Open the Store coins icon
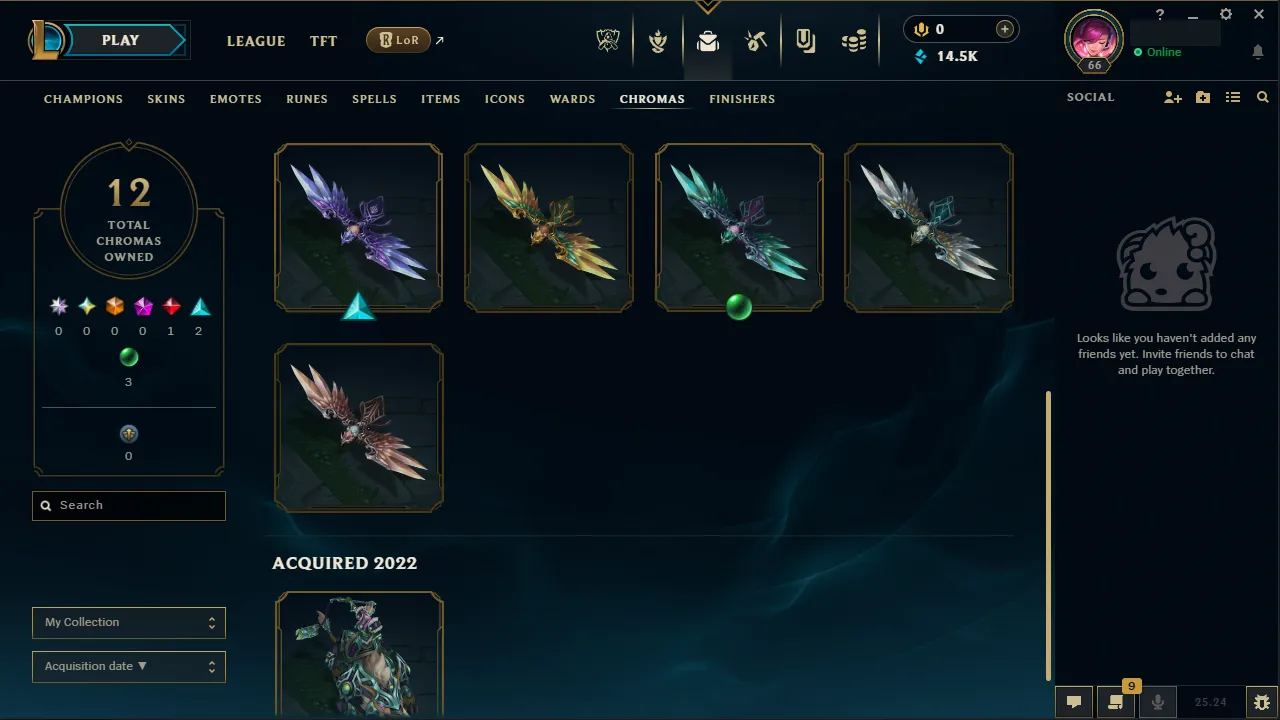Image resolution: width=1280 pixels, height=720 pixels. (854, 40)
